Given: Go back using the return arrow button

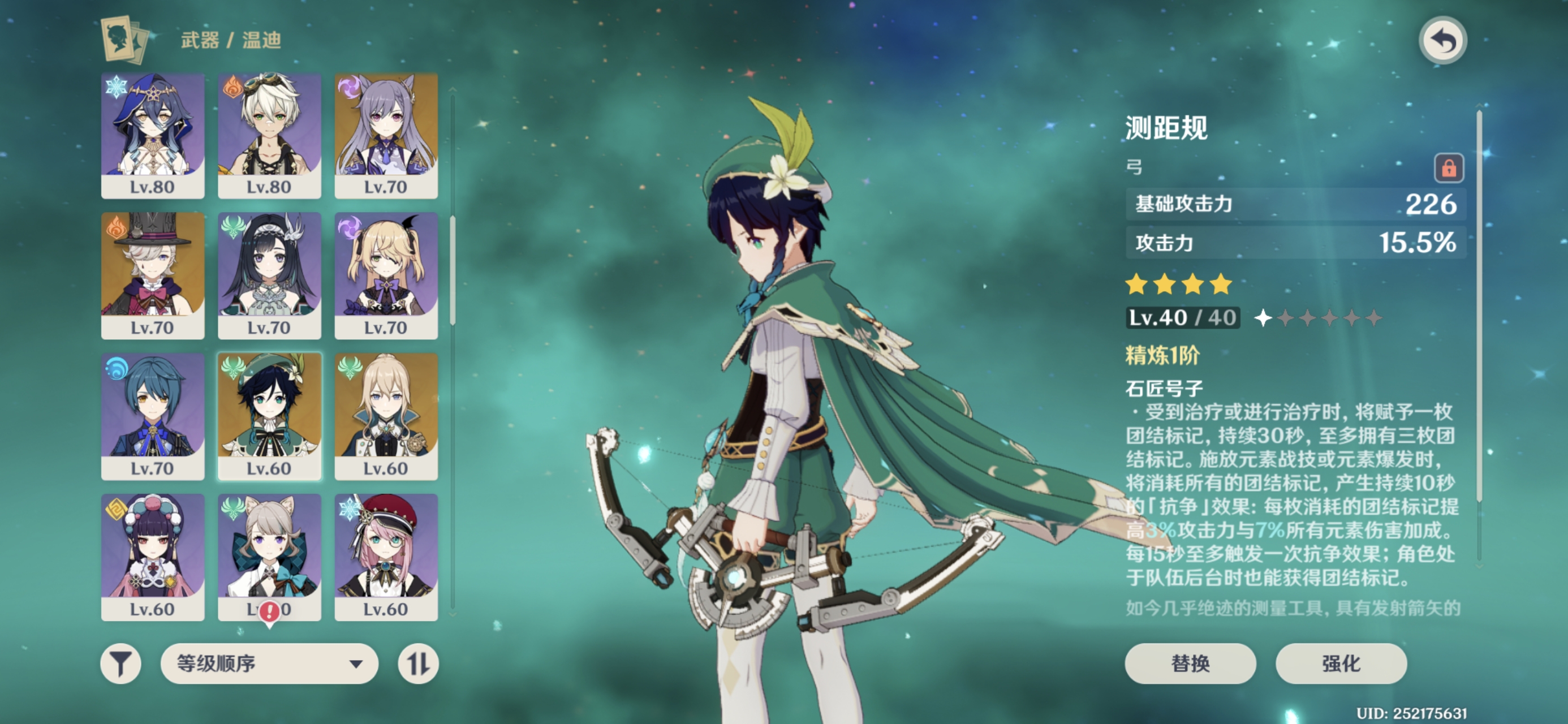Looking at the screenshot, I should tap(1442, 41).
